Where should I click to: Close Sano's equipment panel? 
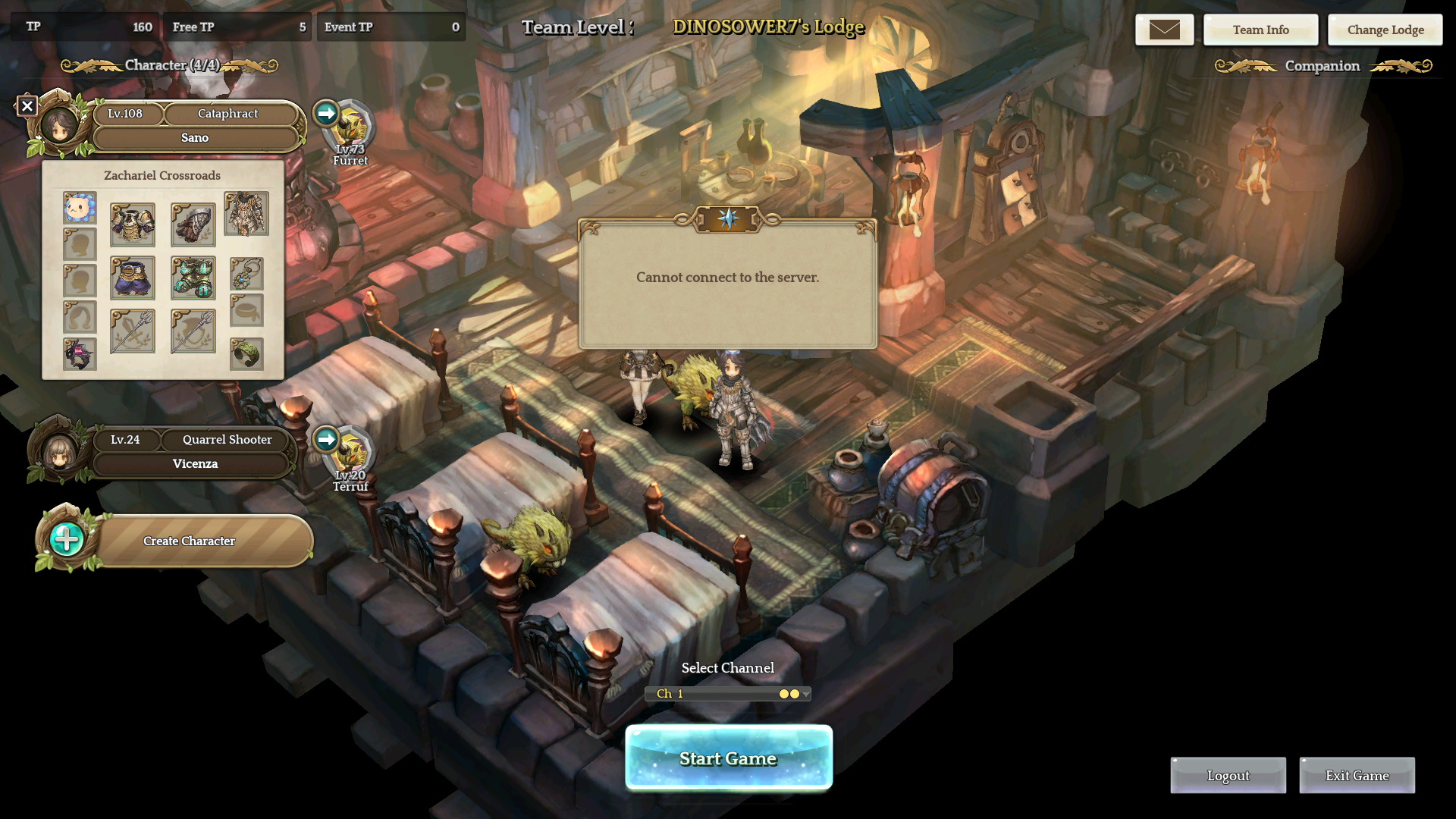click(27, 106)
